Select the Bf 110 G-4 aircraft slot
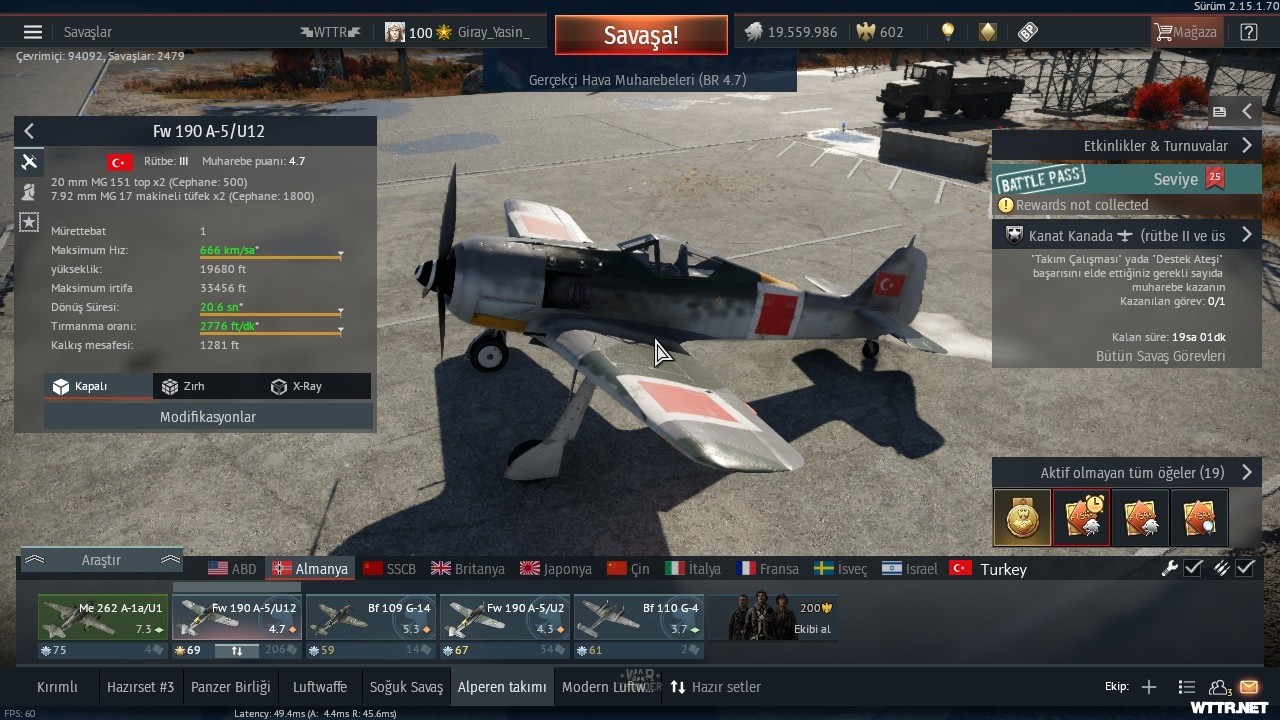The image size is (1280, 720). point(638,618)
